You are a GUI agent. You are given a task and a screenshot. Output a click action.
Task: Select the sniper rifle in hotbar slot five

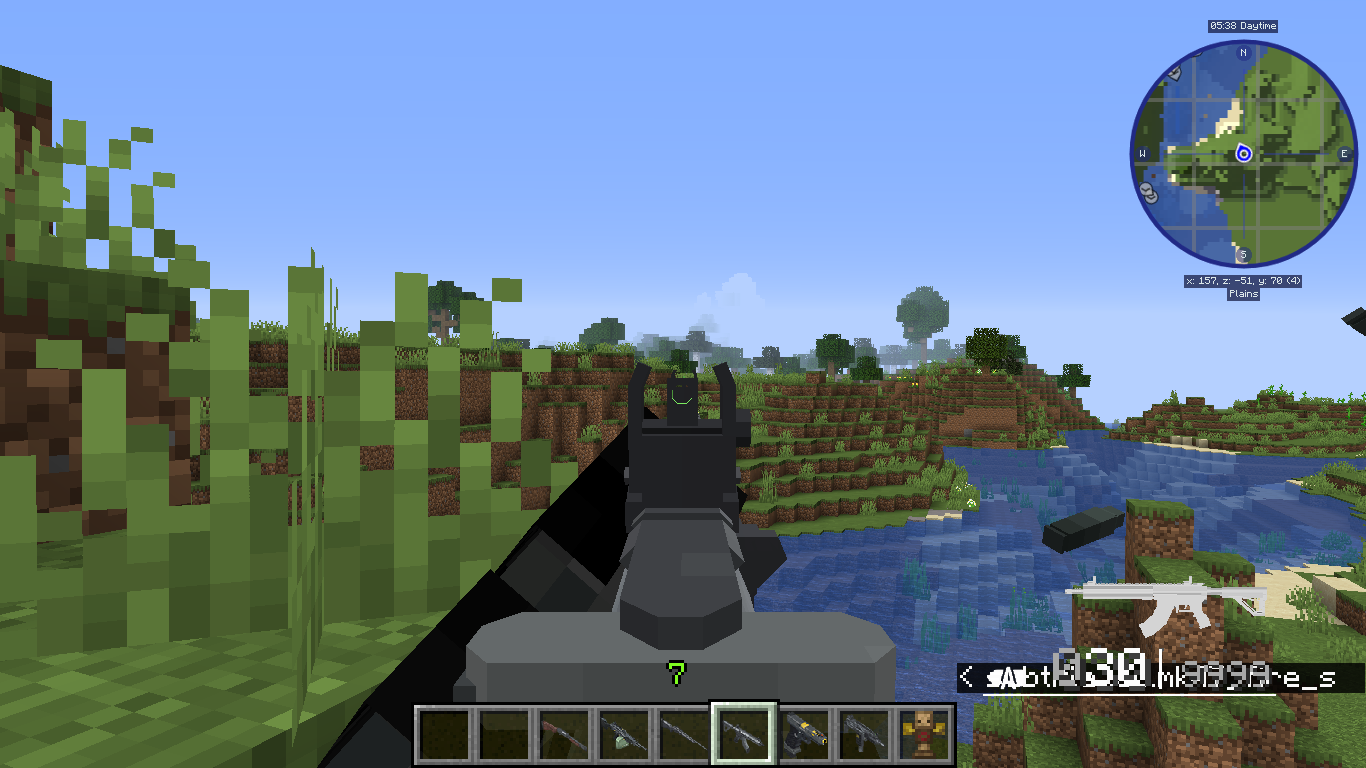(681, 733)
